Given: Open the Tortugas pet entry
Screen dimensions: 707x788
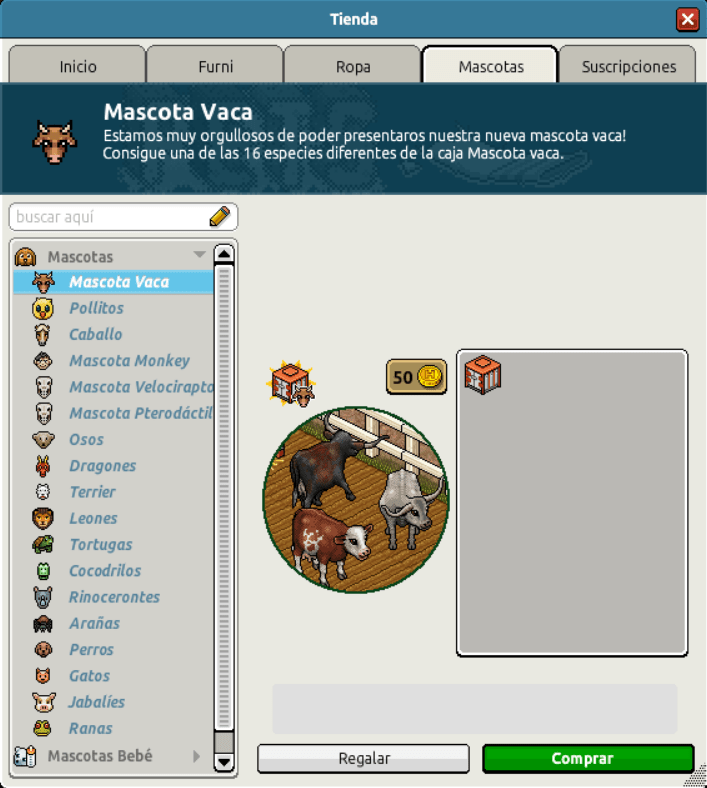Looking at the screenshot, I should pos(101,544).
